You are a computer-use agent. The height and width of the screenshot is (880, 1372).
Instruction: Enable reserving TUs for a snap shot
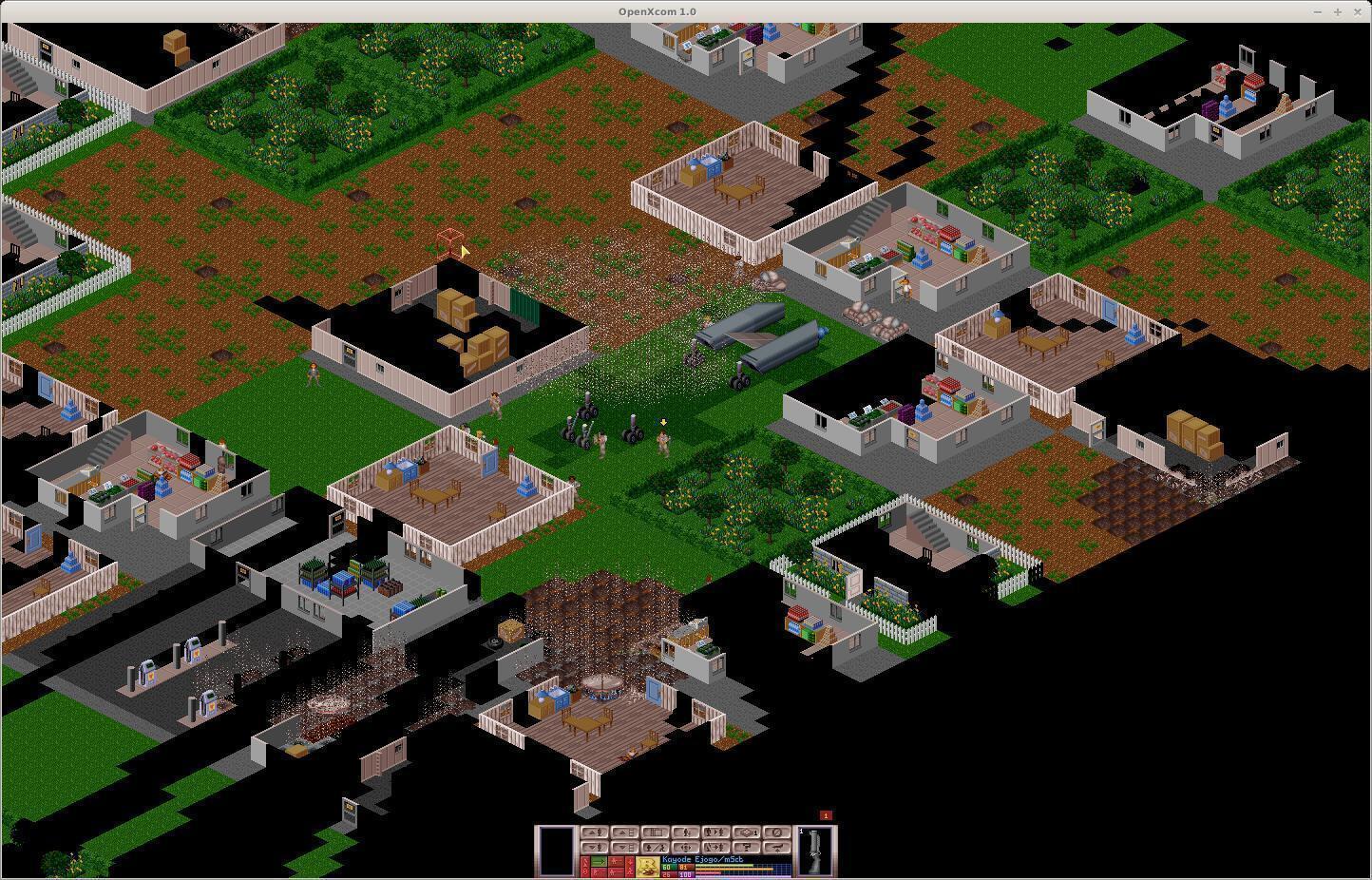pos(616,861)
